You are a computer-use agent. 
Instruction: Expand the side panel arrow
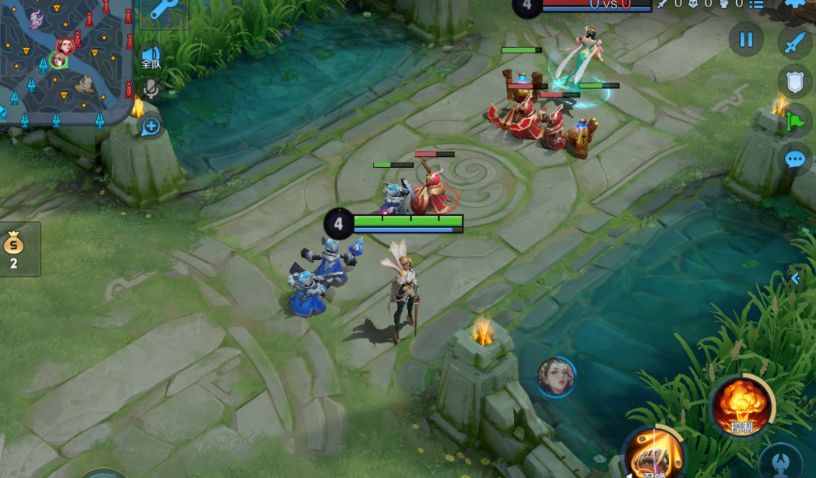click(796, 279)
